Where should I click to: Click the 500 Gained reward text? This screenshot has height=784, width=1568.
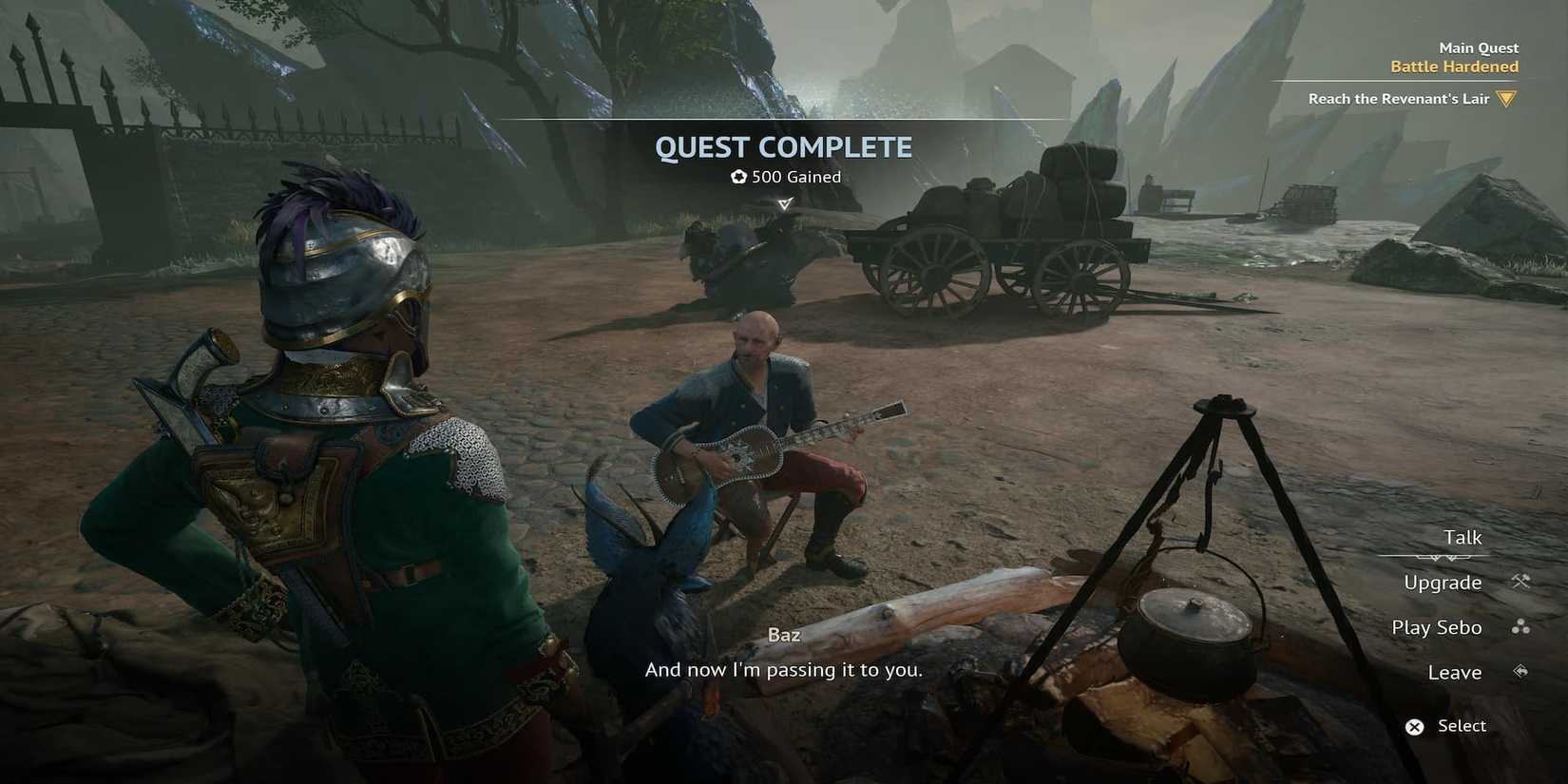coord(794,176)
